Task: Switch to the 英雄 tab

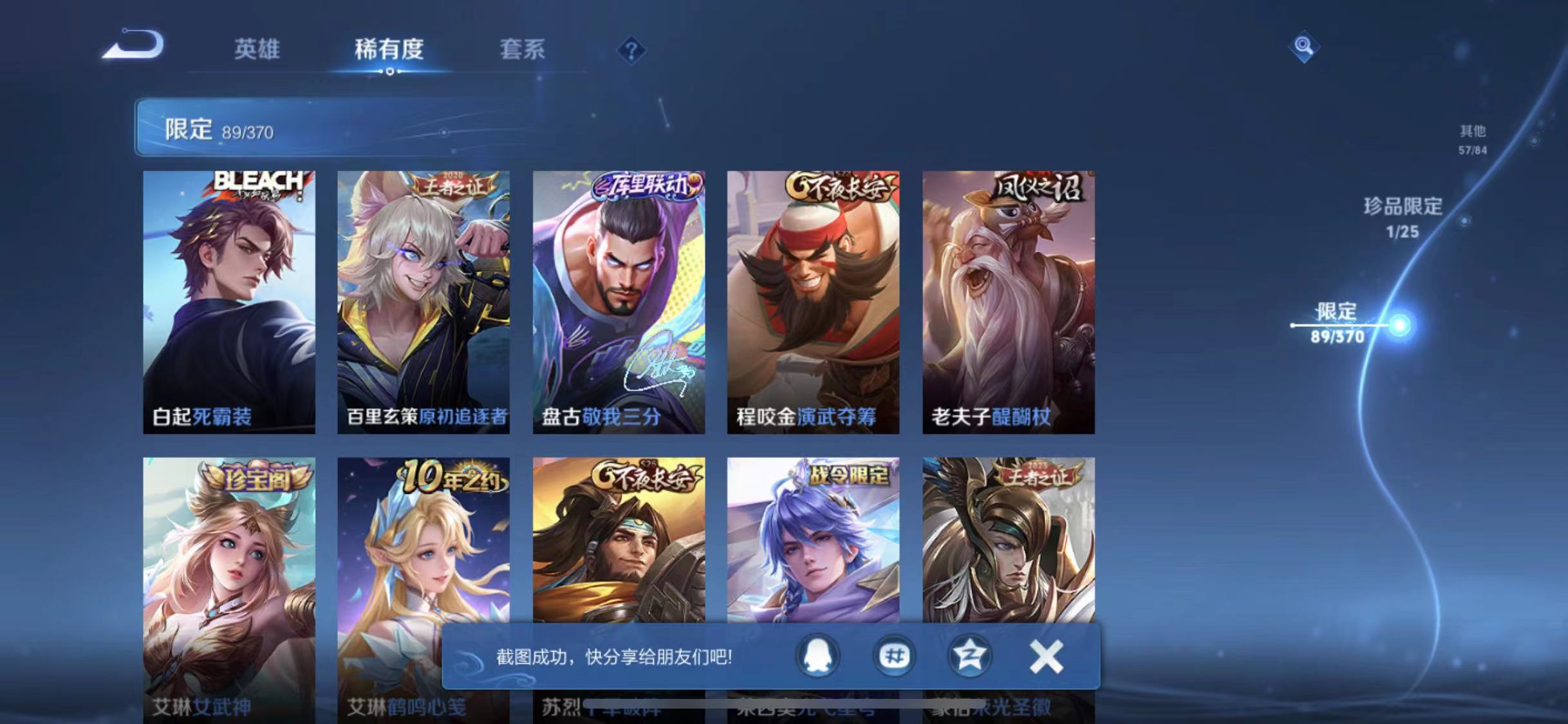Action: tap(258, 50)
